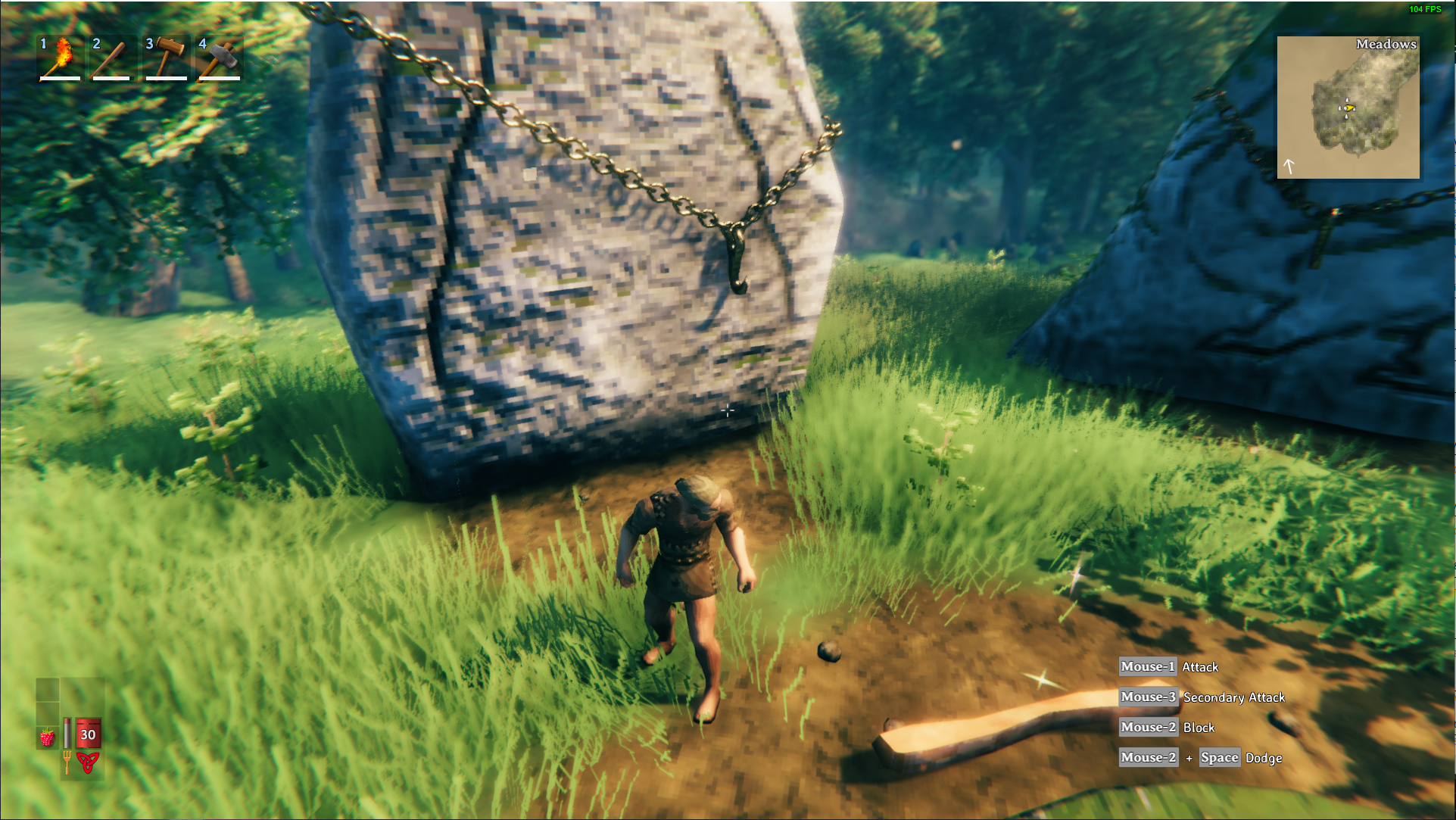The width and height of the screenshot is (1456, 820).
Task: Click the Meadows biome label
Action: tap(1386, 44)
